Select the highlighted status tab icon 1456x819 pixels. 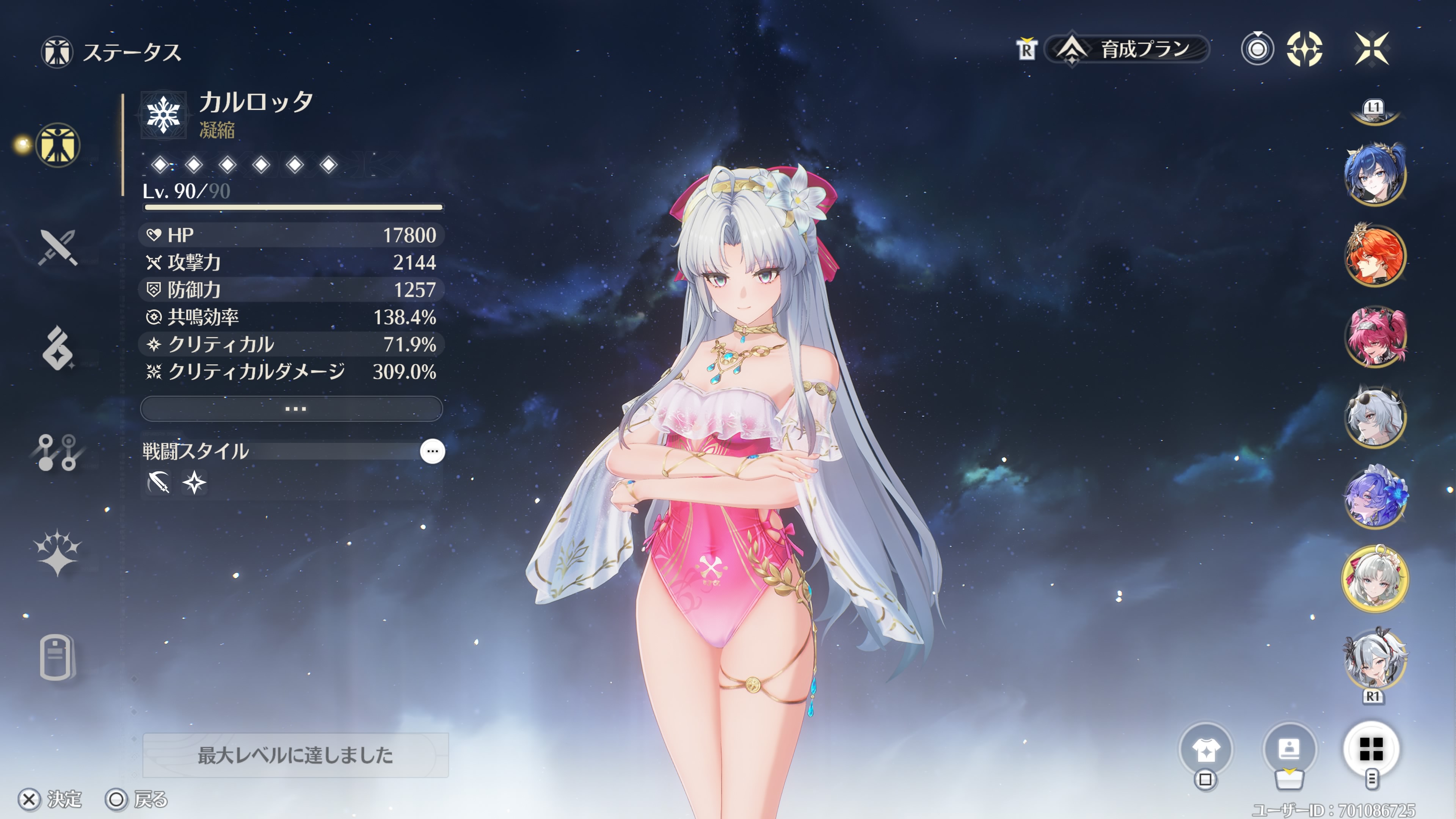(58, 145)
